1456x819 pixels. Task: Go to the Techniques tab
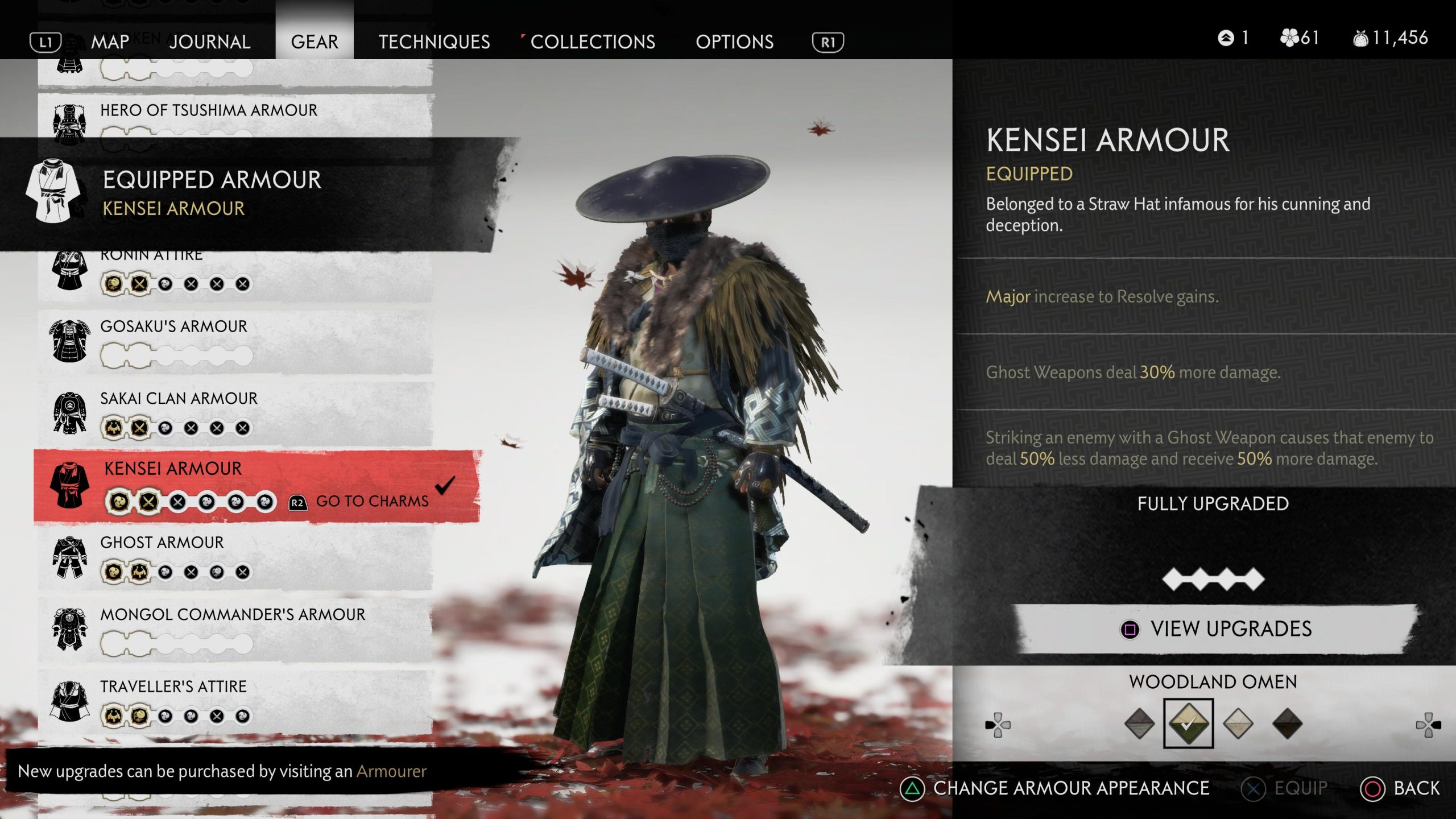click(x=434, y=42)
